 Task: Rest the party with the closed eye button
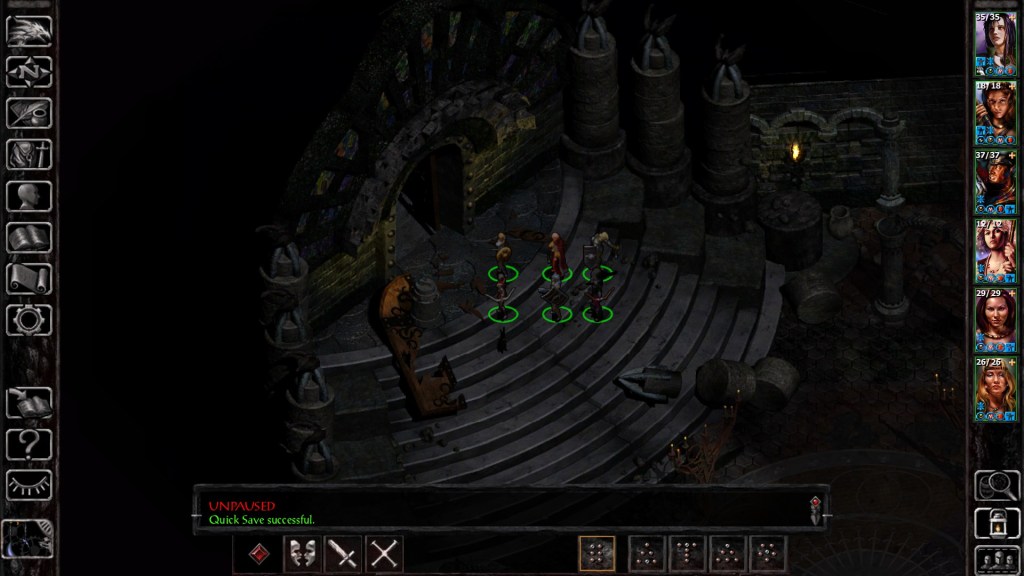click(x=29, y=485)
